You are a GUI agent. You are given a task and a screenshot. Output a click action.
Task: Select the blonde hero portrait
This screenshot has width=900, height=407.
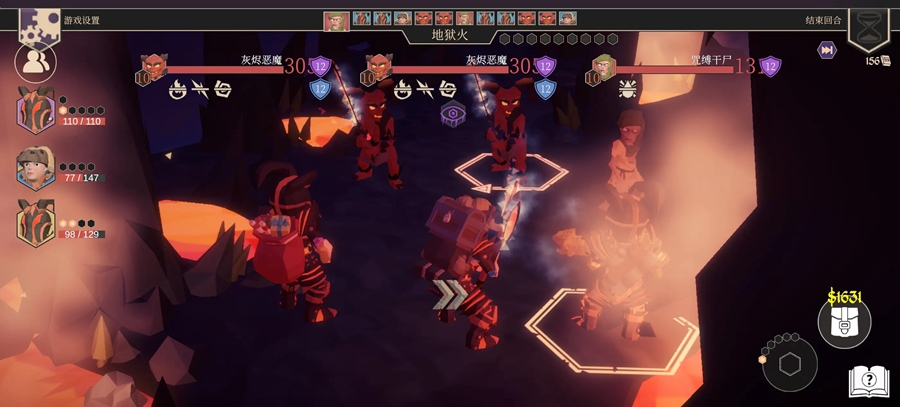[35, 167]
